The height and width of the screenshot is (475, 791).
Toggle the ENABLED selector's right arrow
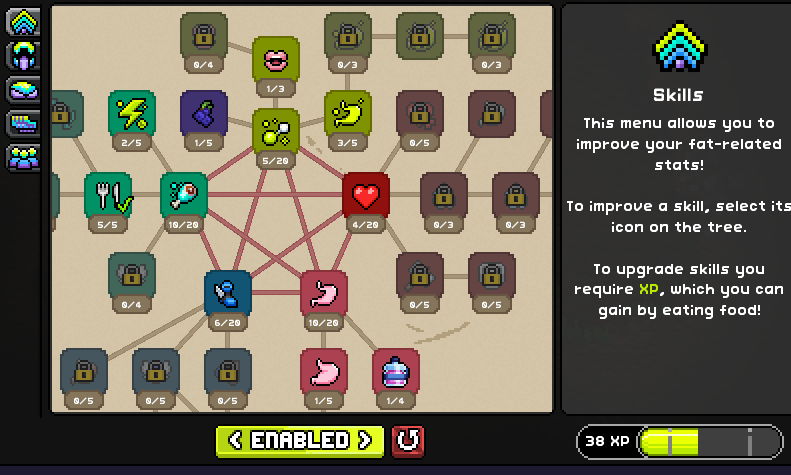click(x=367, y=440)
